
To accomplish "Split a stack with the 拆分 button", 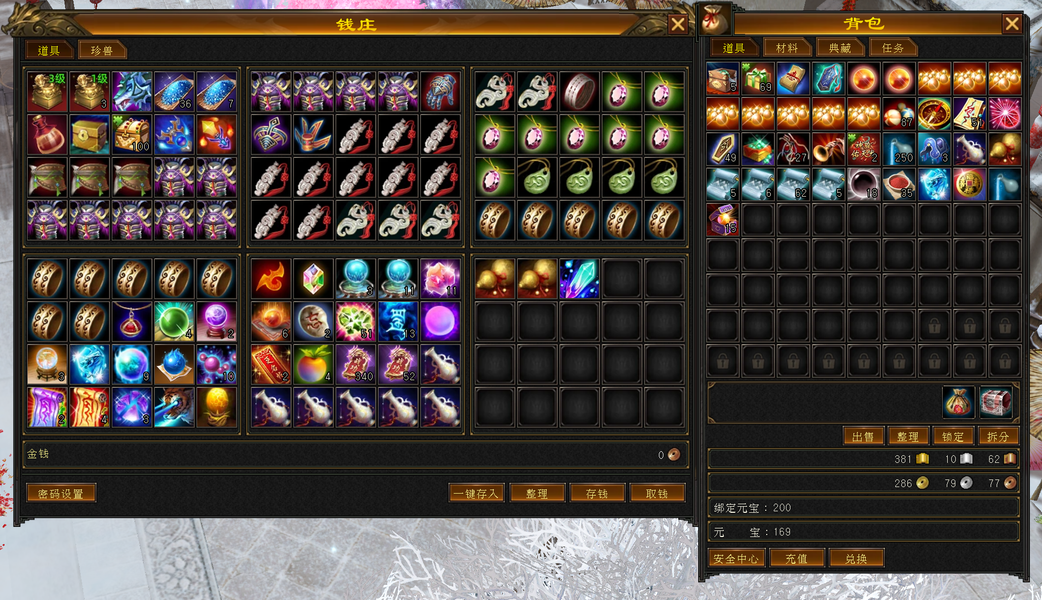I will 998,436.
